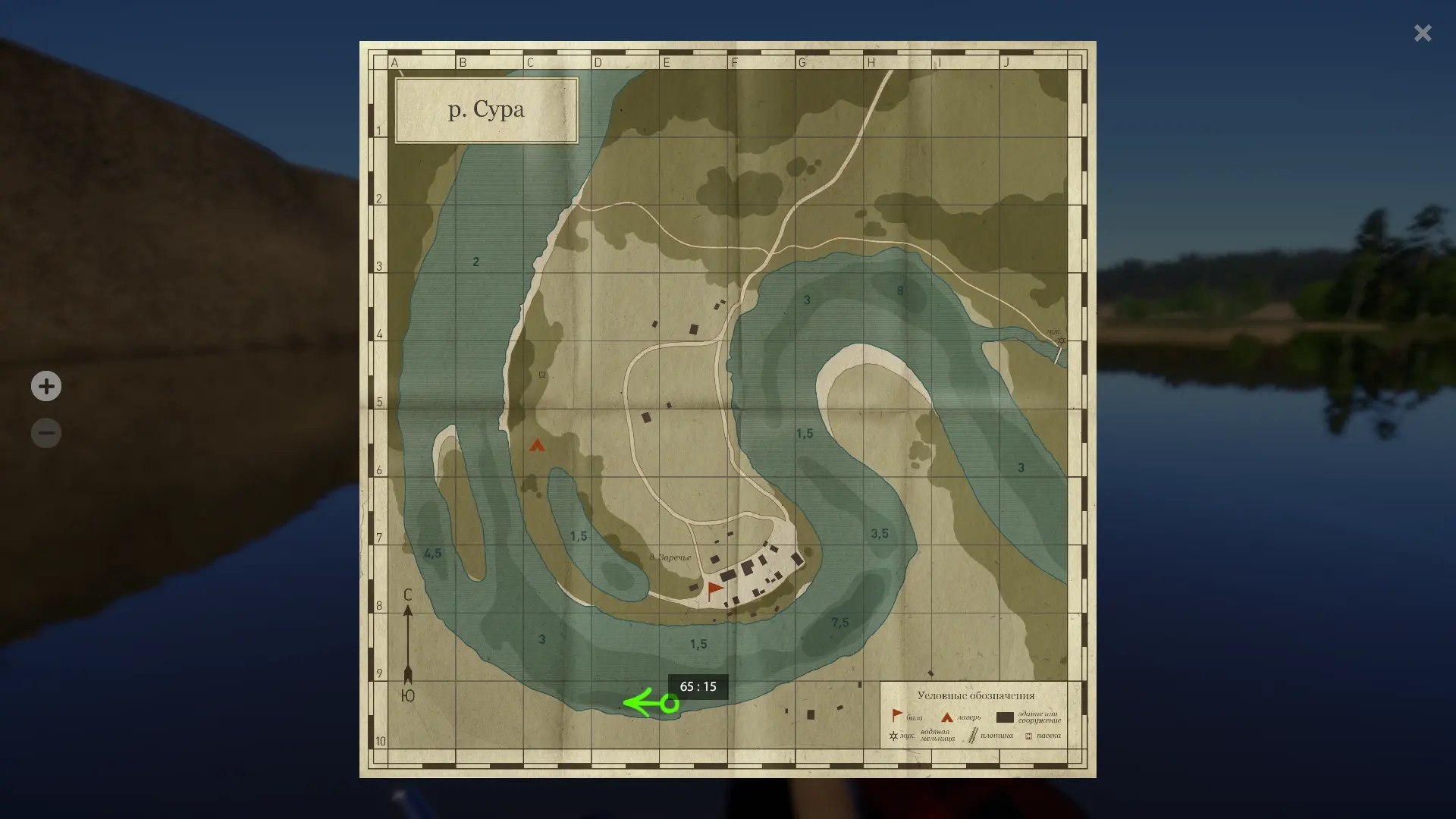Viewport: 1456px width, 819px height.
Task: Zoom out using the minus button
Action: tap(46, 434)
